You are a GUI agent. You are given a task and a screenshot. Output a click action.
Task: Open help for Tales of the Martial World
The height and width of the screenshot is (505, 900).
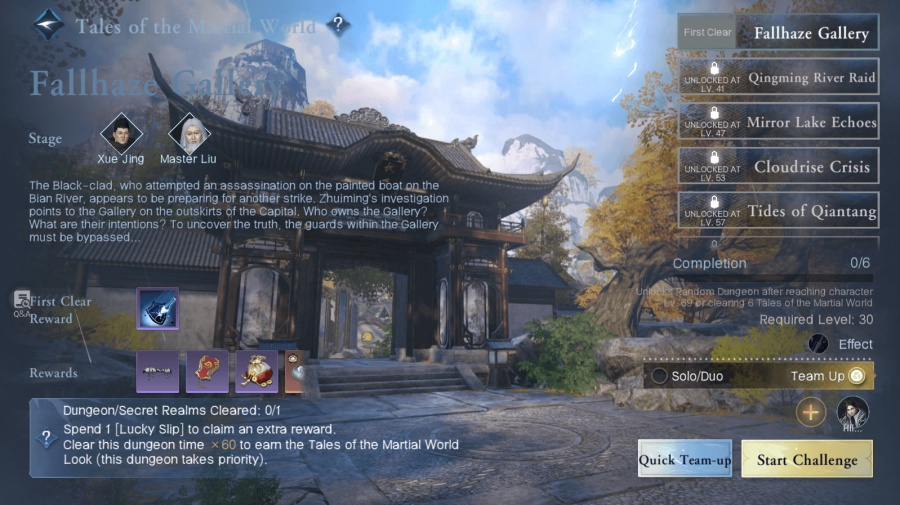click(x=338, y=25)
